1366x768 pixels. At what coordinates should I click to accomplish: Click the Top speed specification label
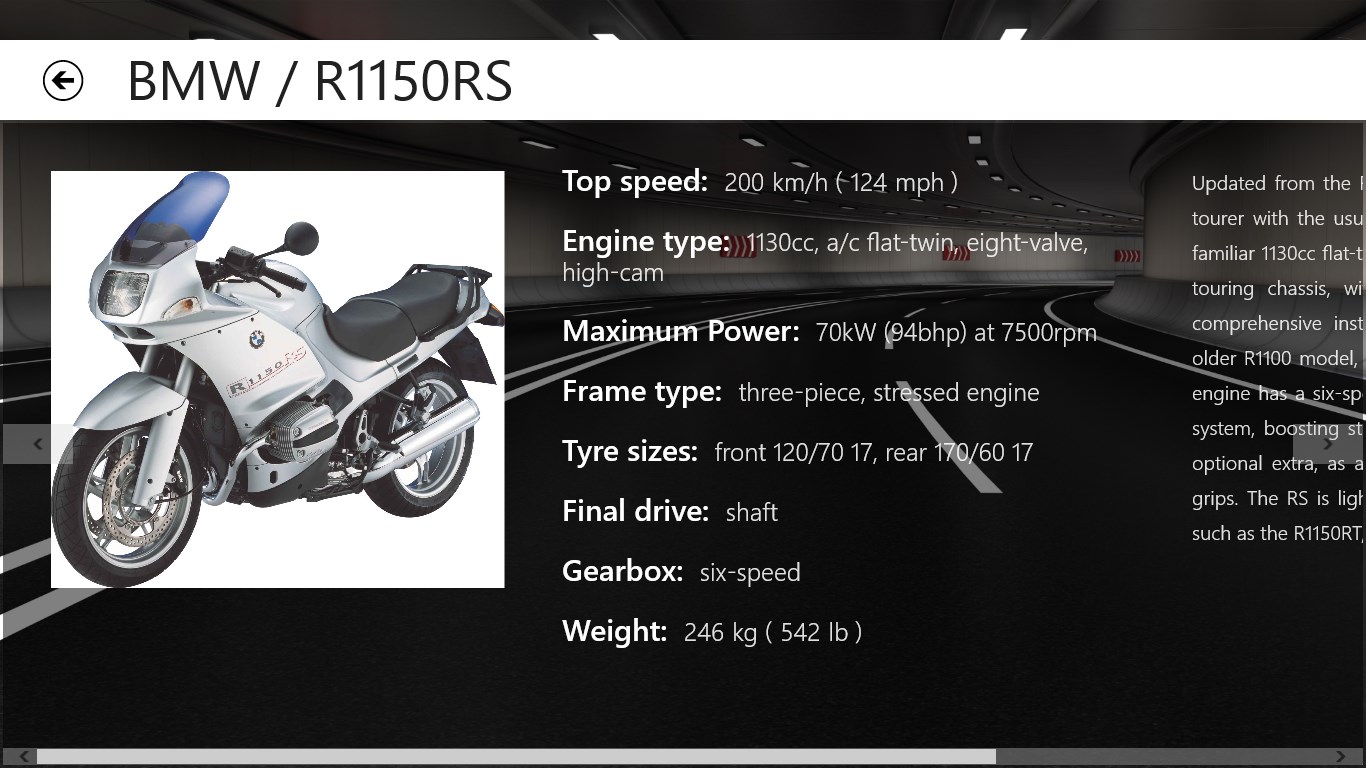pos(634,181)
